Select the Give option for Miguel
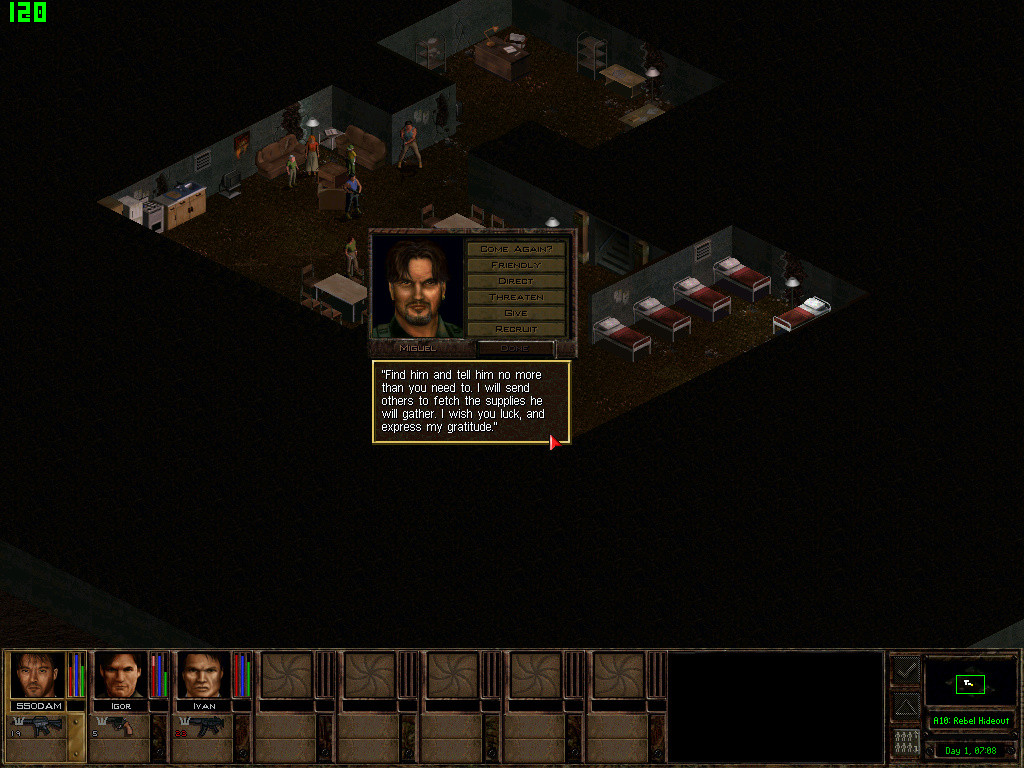The height and width of the screenshot is (768, 1024). (515, 313)
